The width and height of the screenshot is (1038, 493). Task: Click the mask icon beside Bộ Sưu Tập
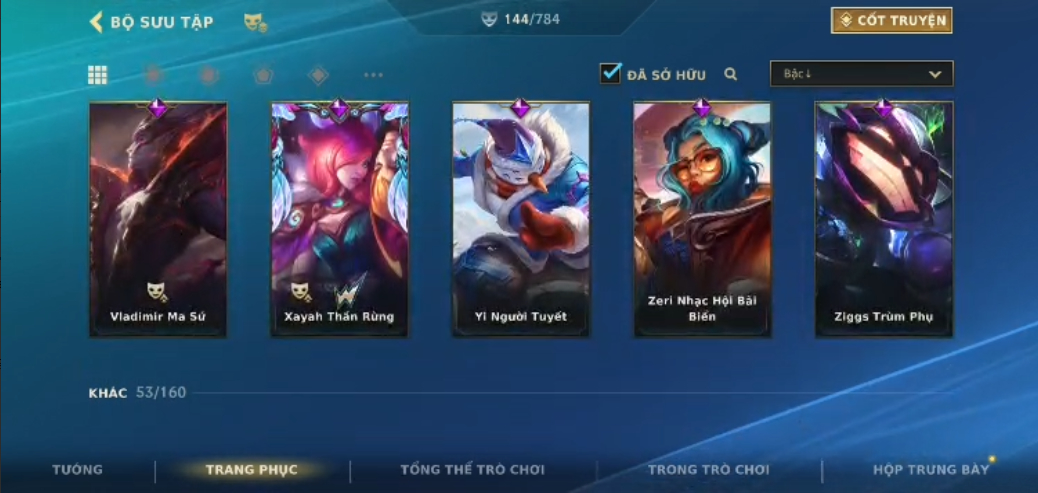coord(255,22)
